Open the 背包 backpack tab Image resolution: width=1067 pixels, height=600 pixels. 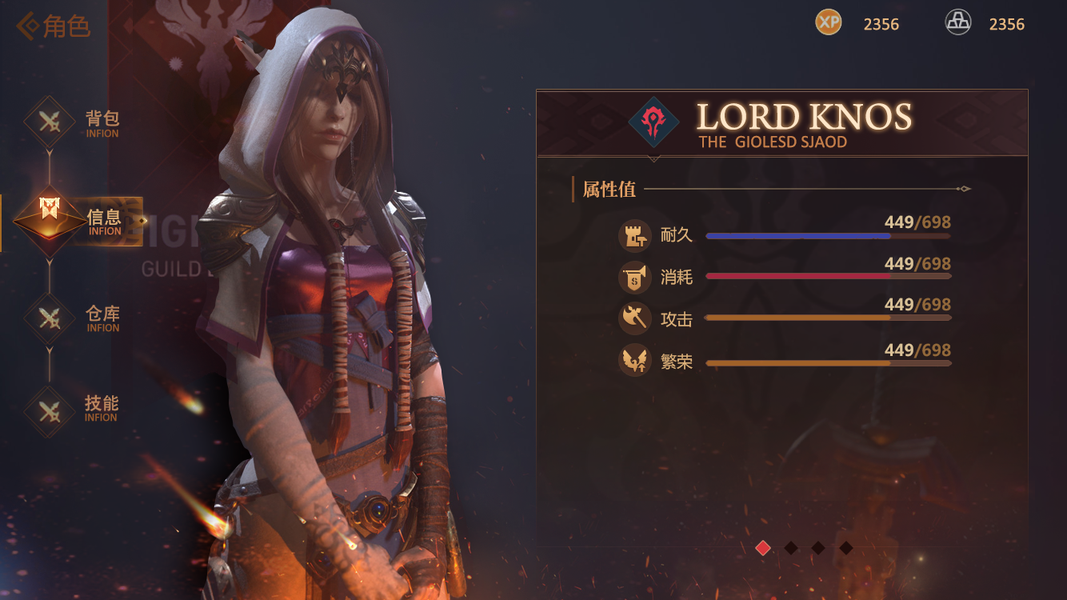[50, 123]
